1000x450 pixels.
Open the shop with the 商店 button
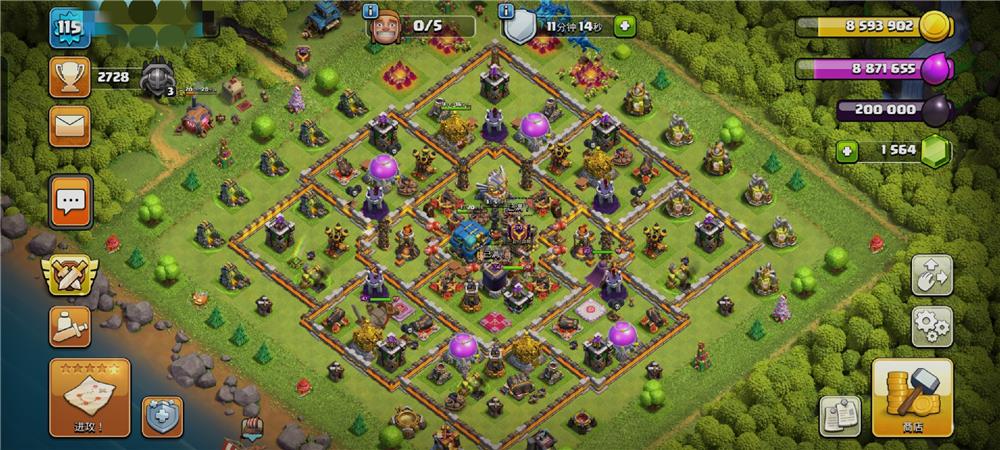(x=912, y=399)
